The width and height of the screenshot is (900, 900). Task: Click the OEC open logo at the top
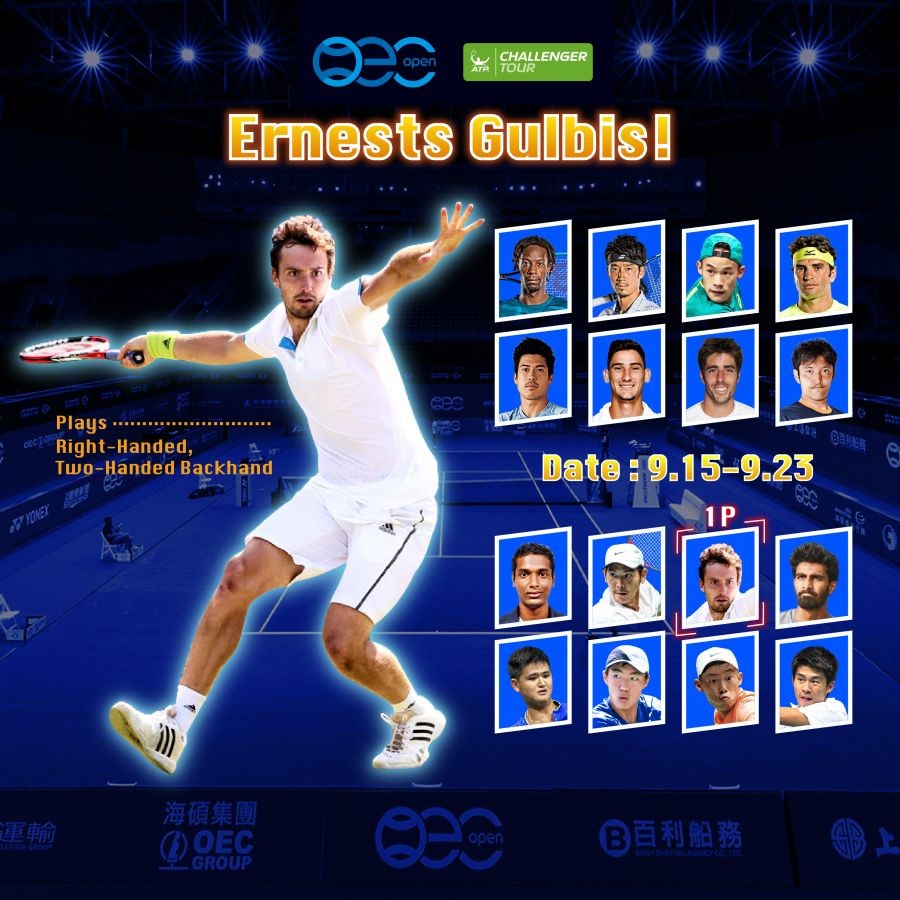coord(374,61)
